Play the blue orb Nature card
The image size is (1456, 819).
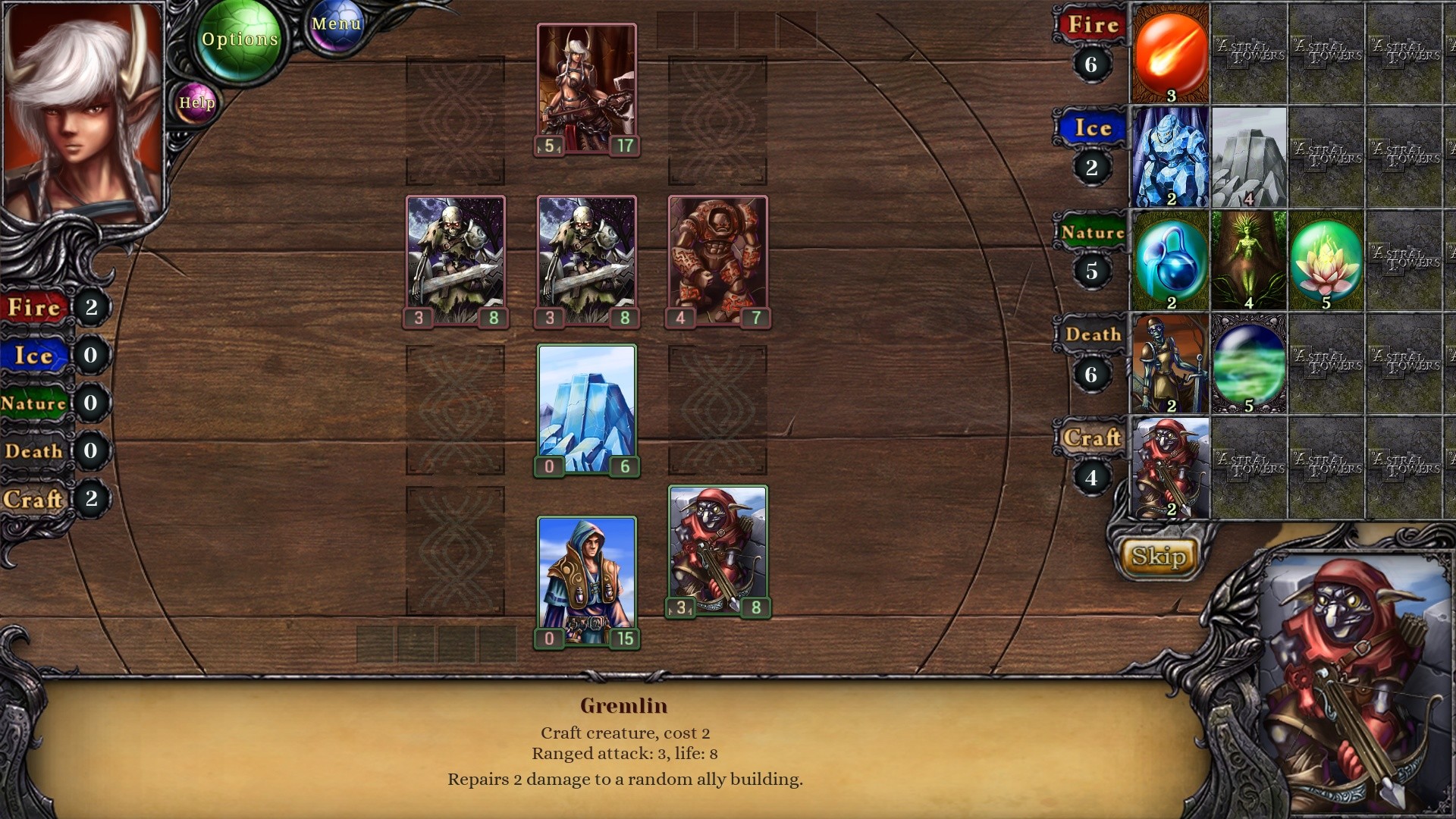(1171, 262)
